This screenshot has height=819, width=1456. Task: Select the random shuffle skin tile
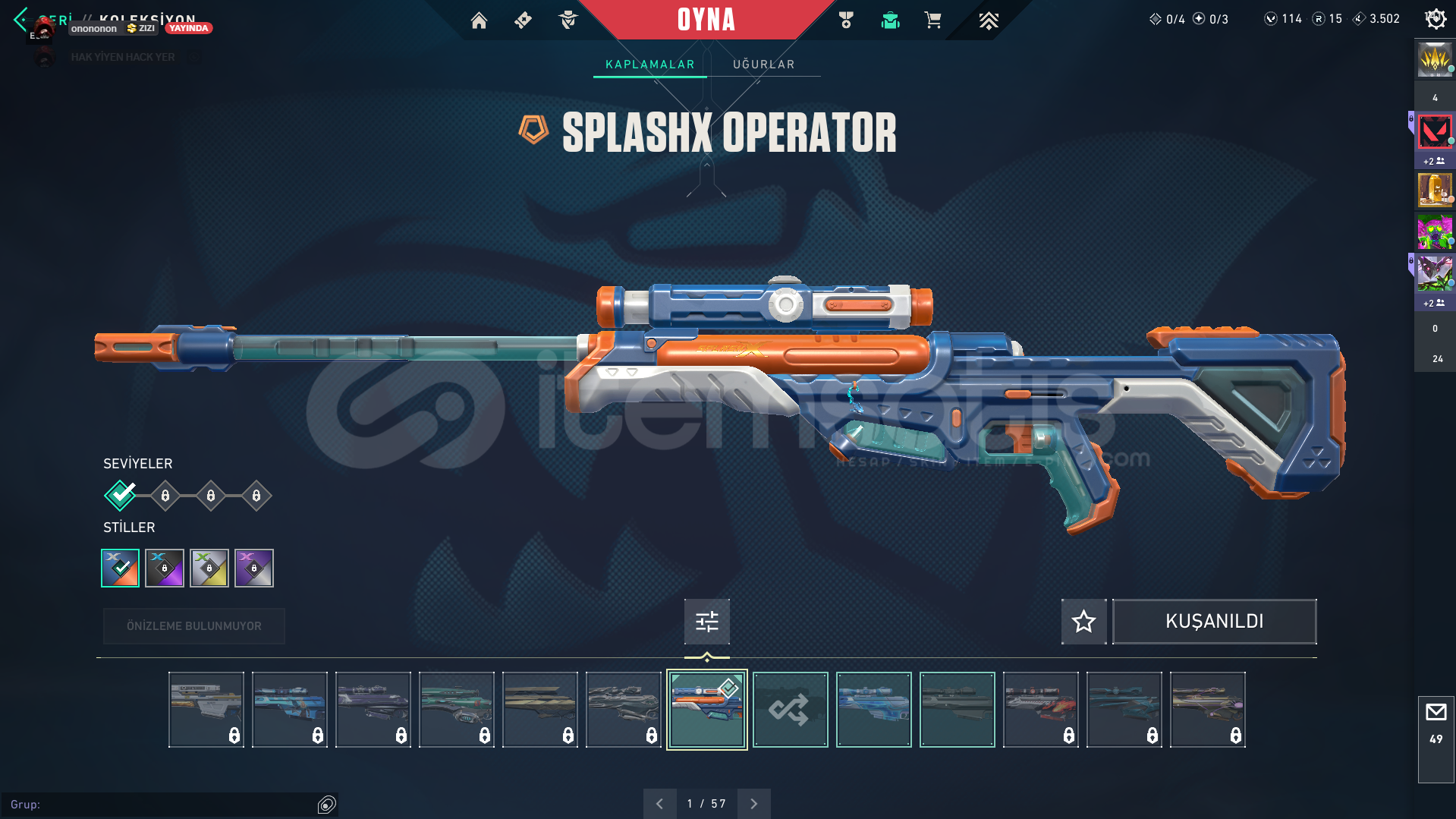(x=790, y=710)
